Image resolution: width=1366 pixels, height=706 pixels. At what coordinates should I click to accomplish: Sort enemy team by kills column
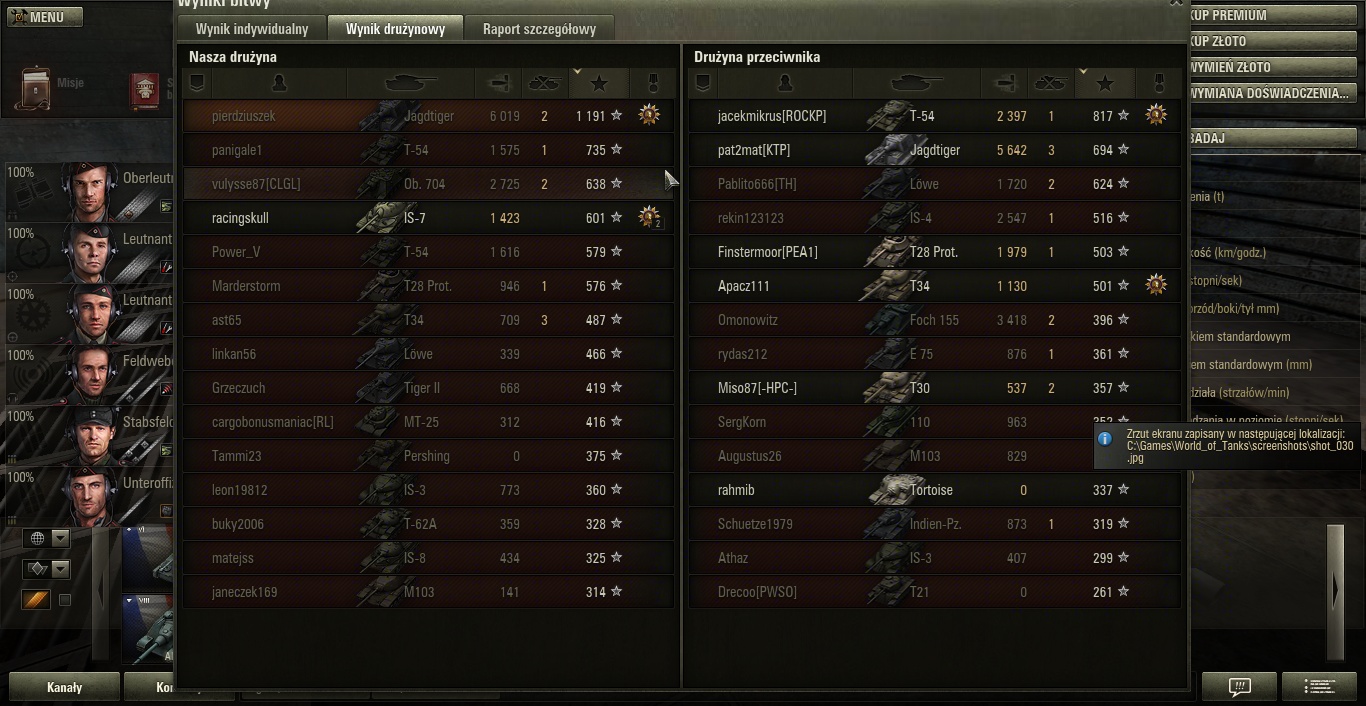coord(1050,83)
